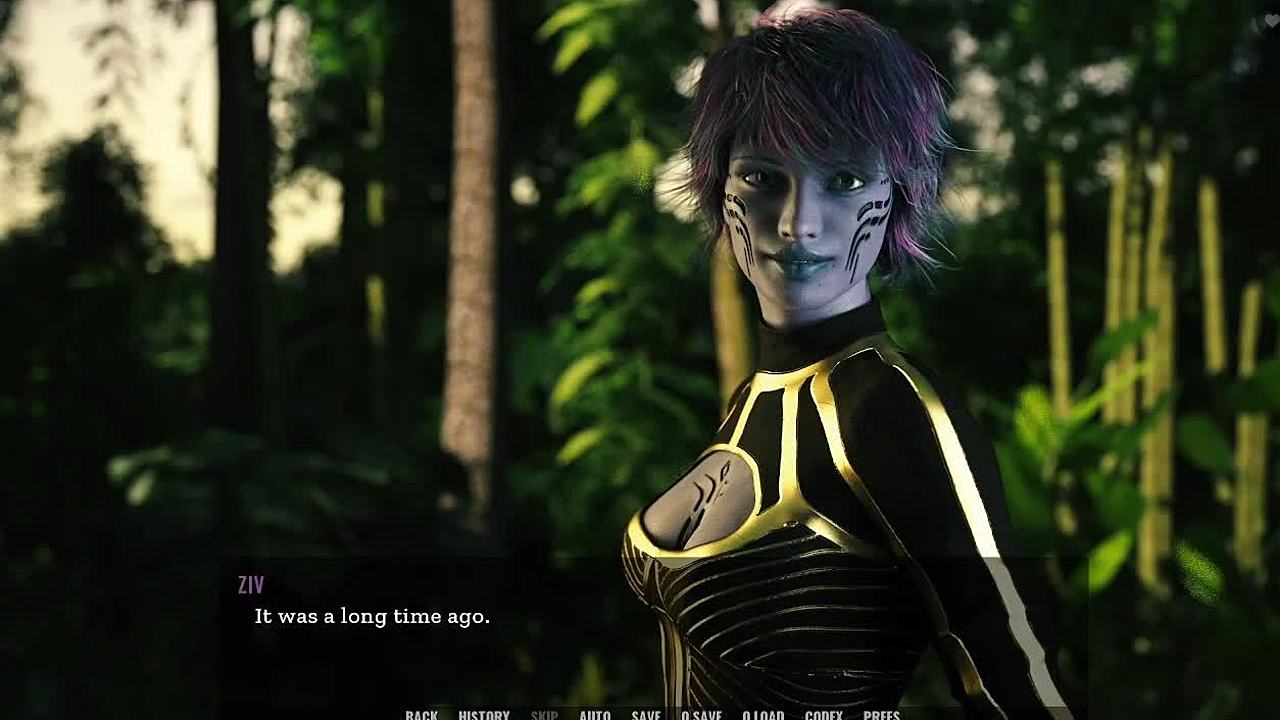Go back one dialogue line with Back
Viewport: 1280px width, 720px height.
point(421,714)
